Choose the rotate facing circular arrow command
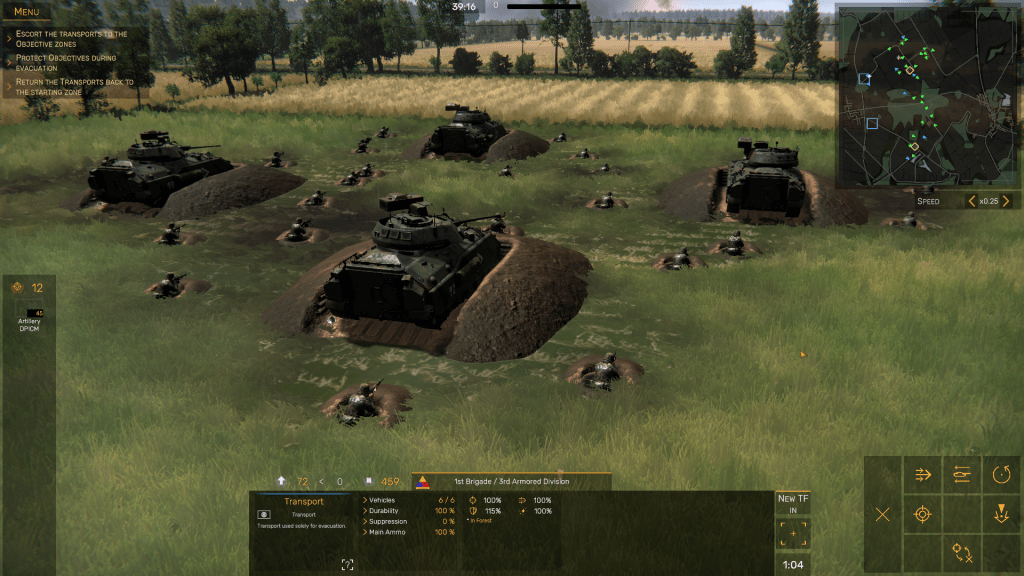Viewport: 1024px width, 576px height. (1001, 475)
